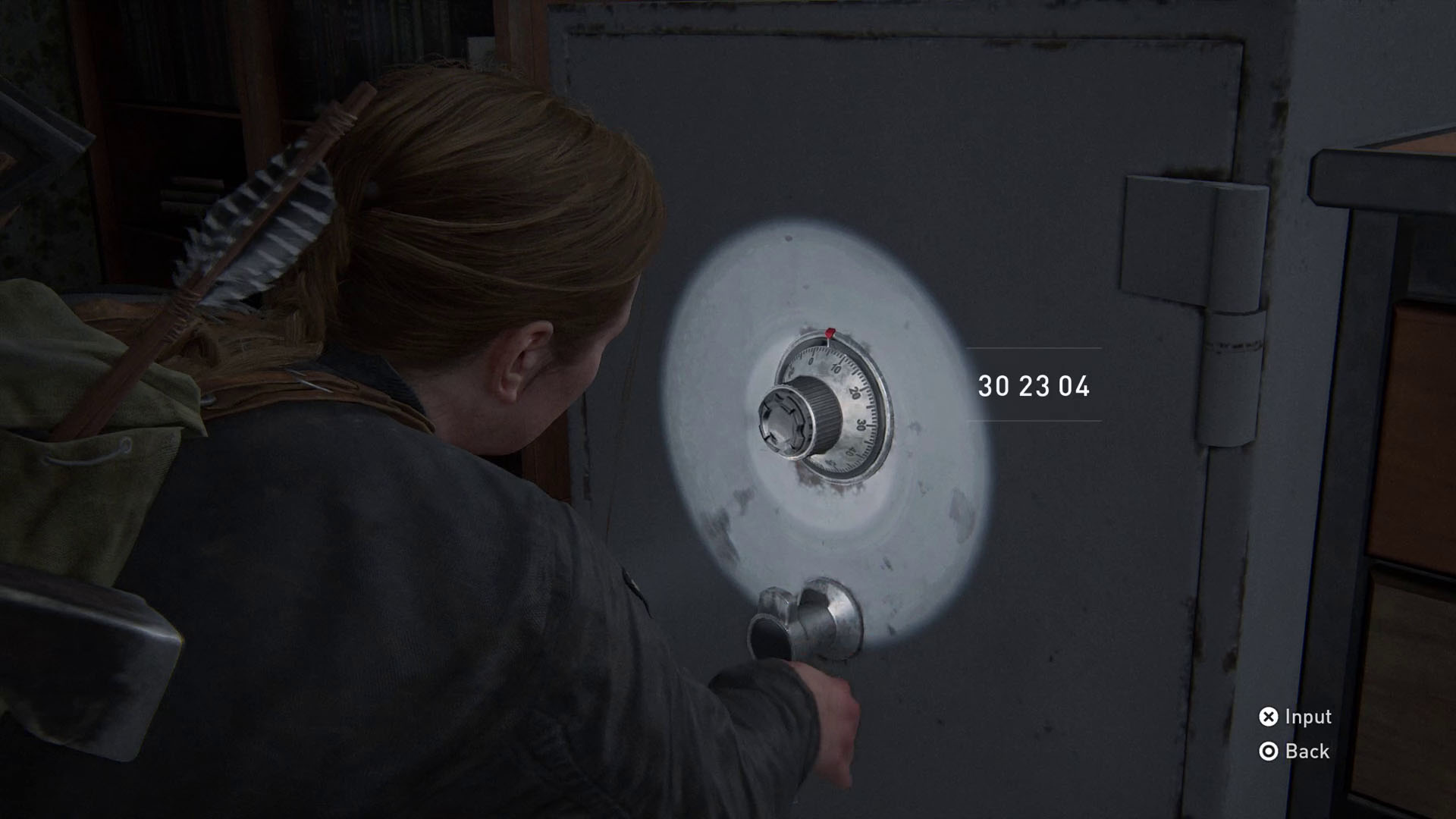1456x819 pixels.
Task: Click the number 10 on the dial
Action: (836, 369)
